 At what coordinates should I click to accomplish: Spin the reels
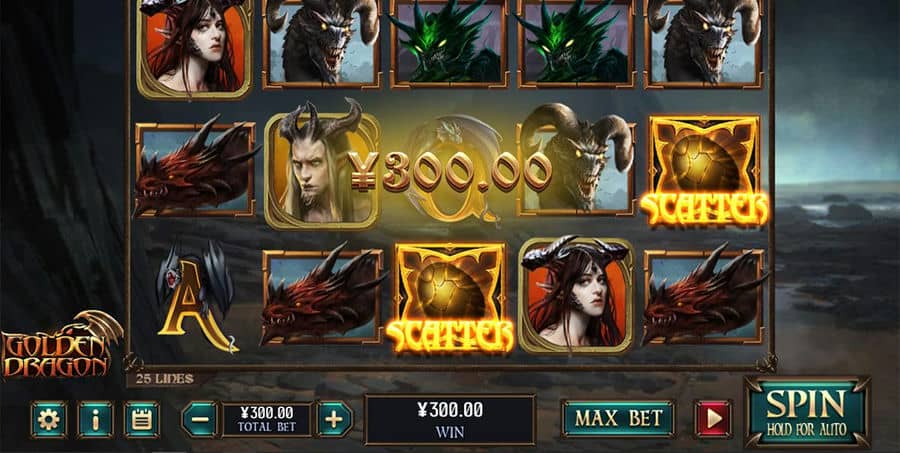806,411
